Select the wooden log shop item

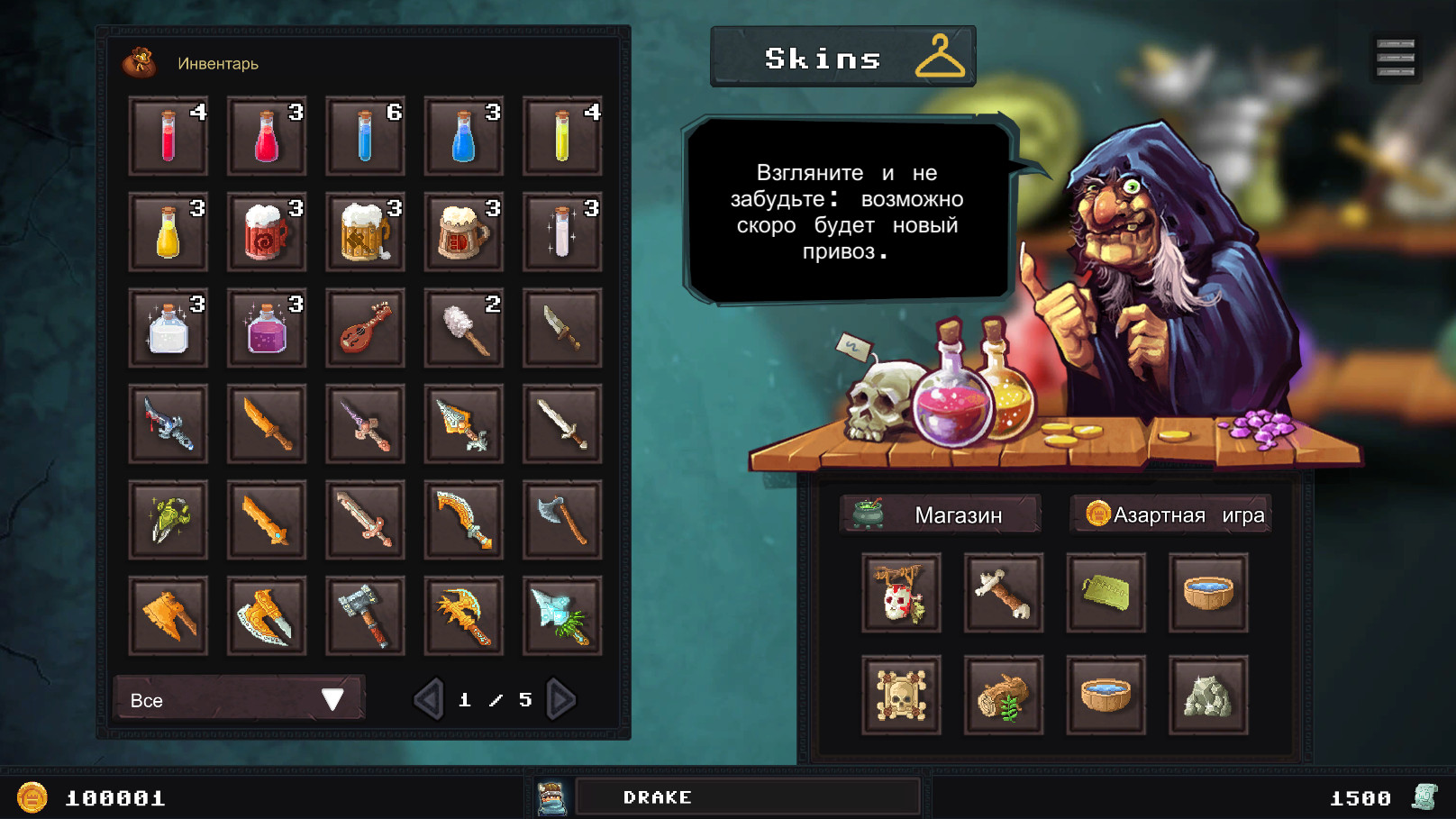1004,695
